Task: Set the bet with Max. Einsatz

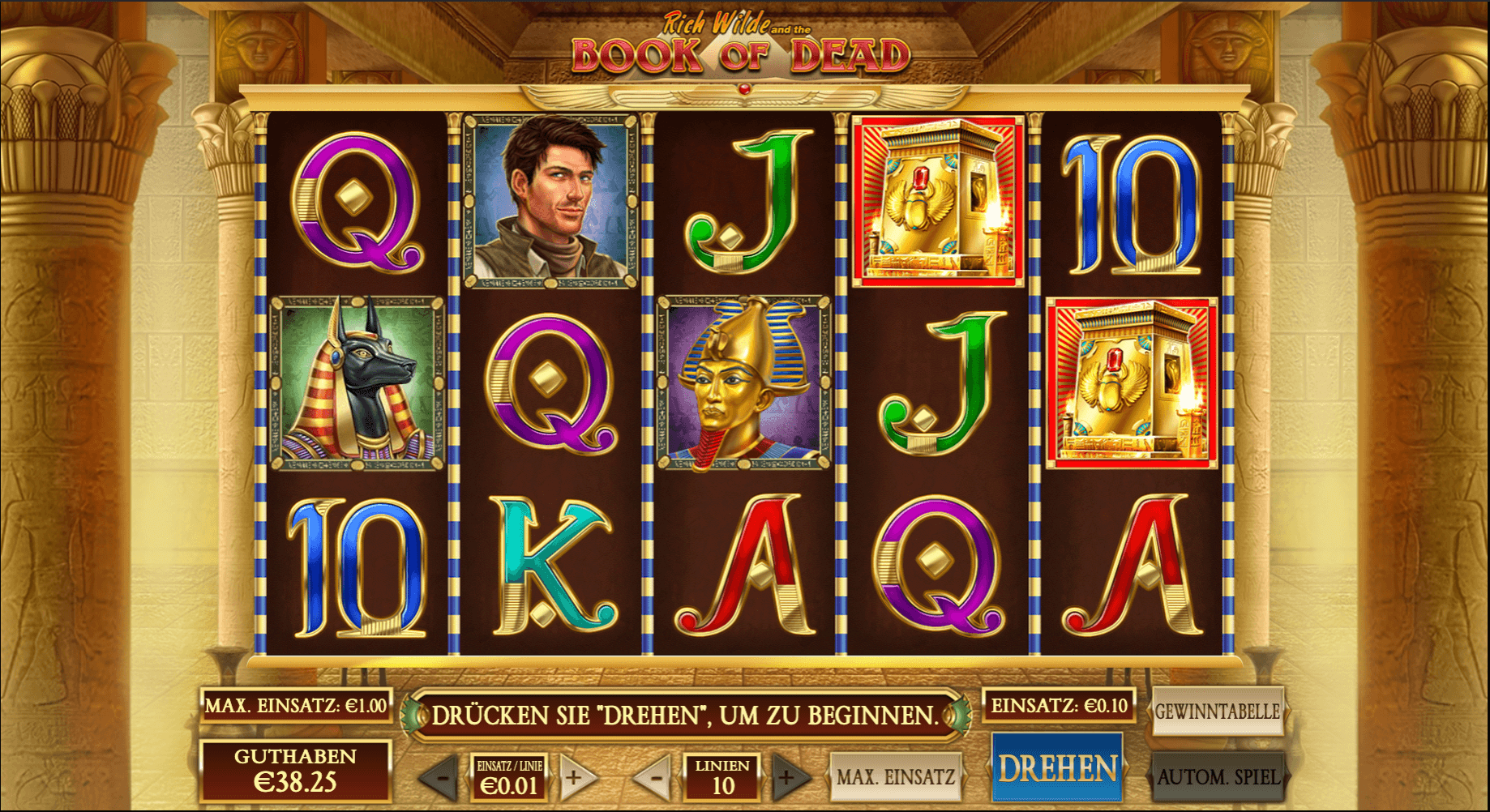Action: [x=895, y=777]
